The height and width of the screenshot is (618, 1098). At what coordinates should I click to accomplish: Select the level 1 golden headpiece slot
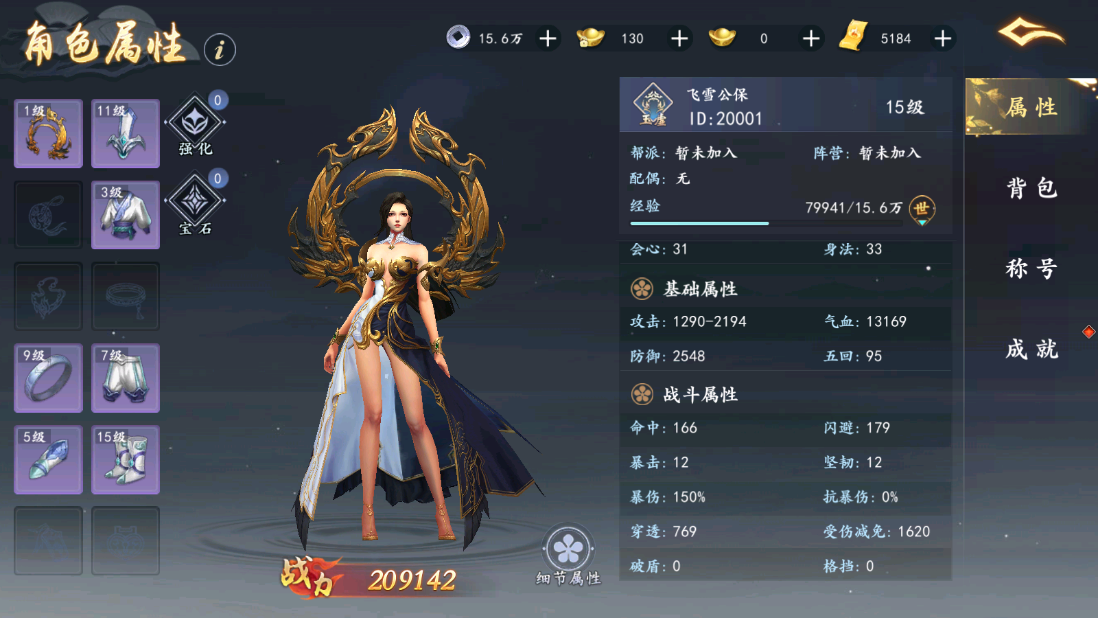[48, 134]
